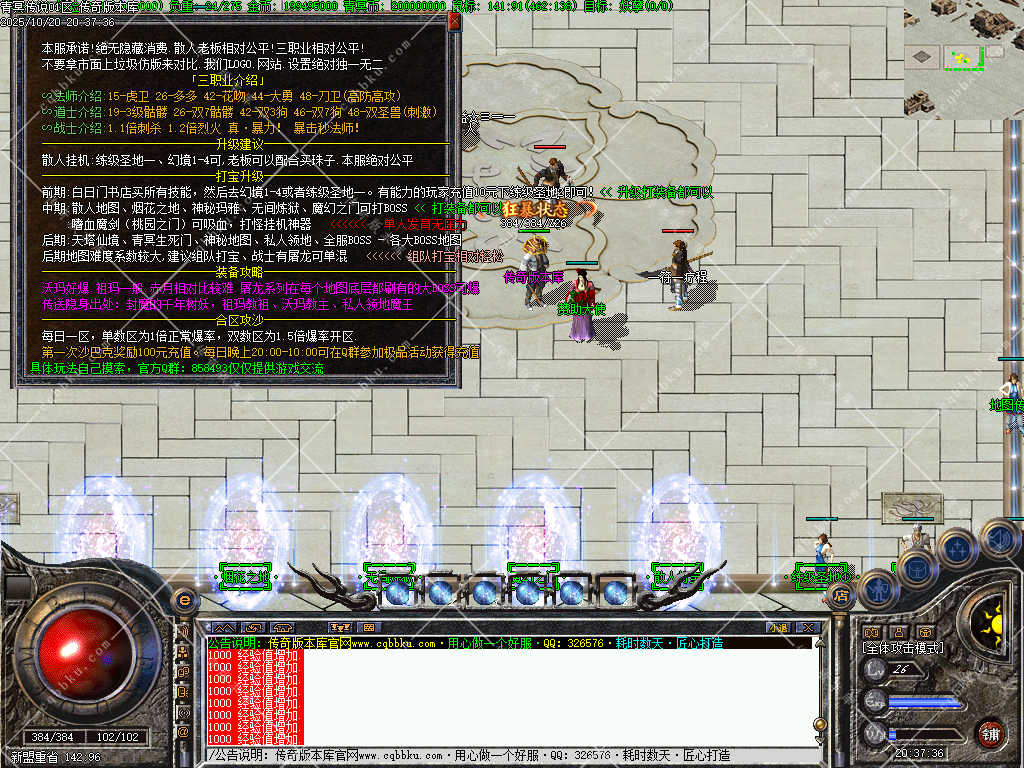Open the character status round icon
Screen dimensions: 1024x768
pyautogui.click(x=877, y=589)
